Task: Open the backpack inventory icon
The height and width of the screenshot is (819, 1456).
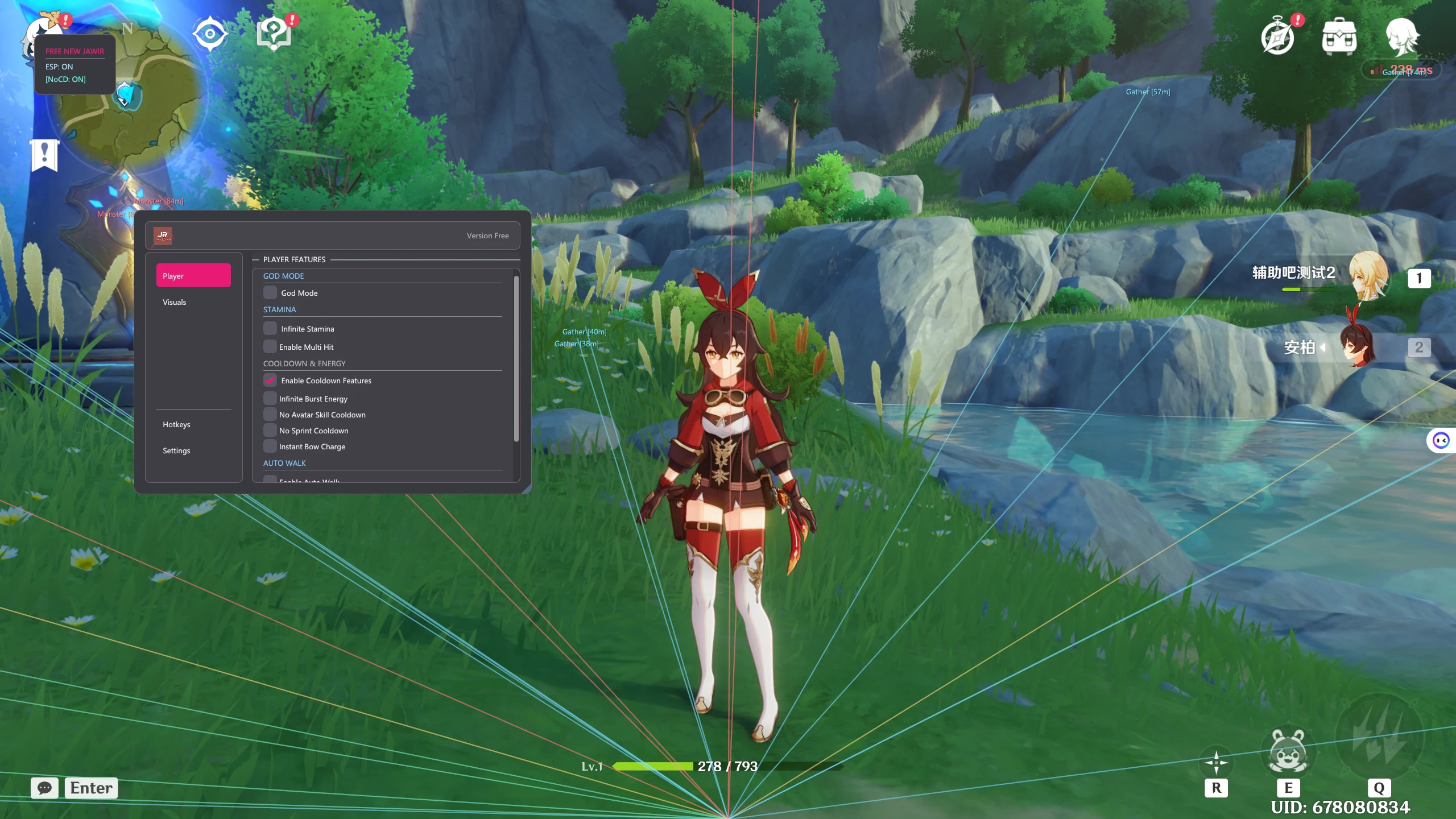Action: (x=1339, y=37)
